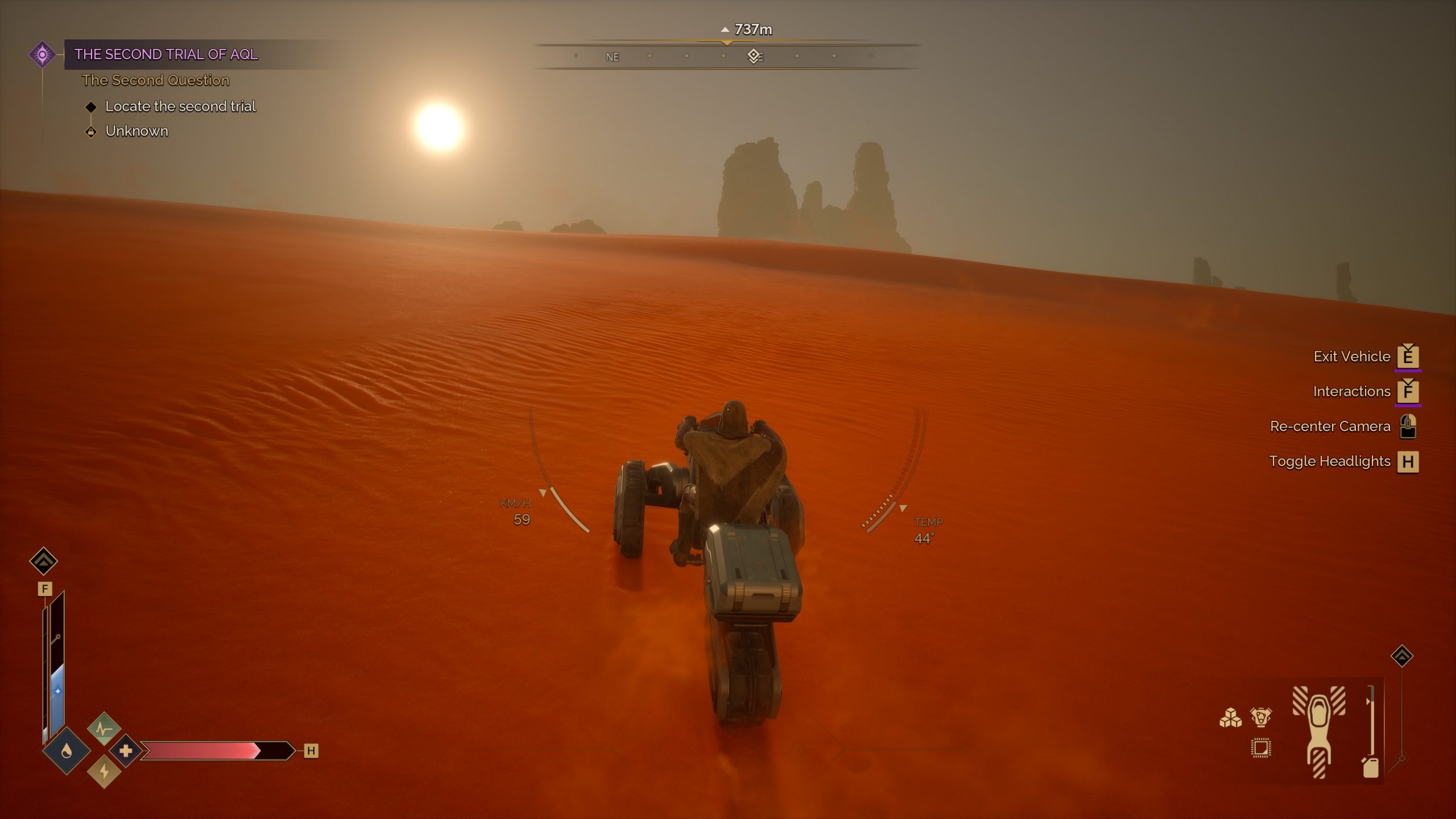Click the purple quest emblem icon

[42, 55]
